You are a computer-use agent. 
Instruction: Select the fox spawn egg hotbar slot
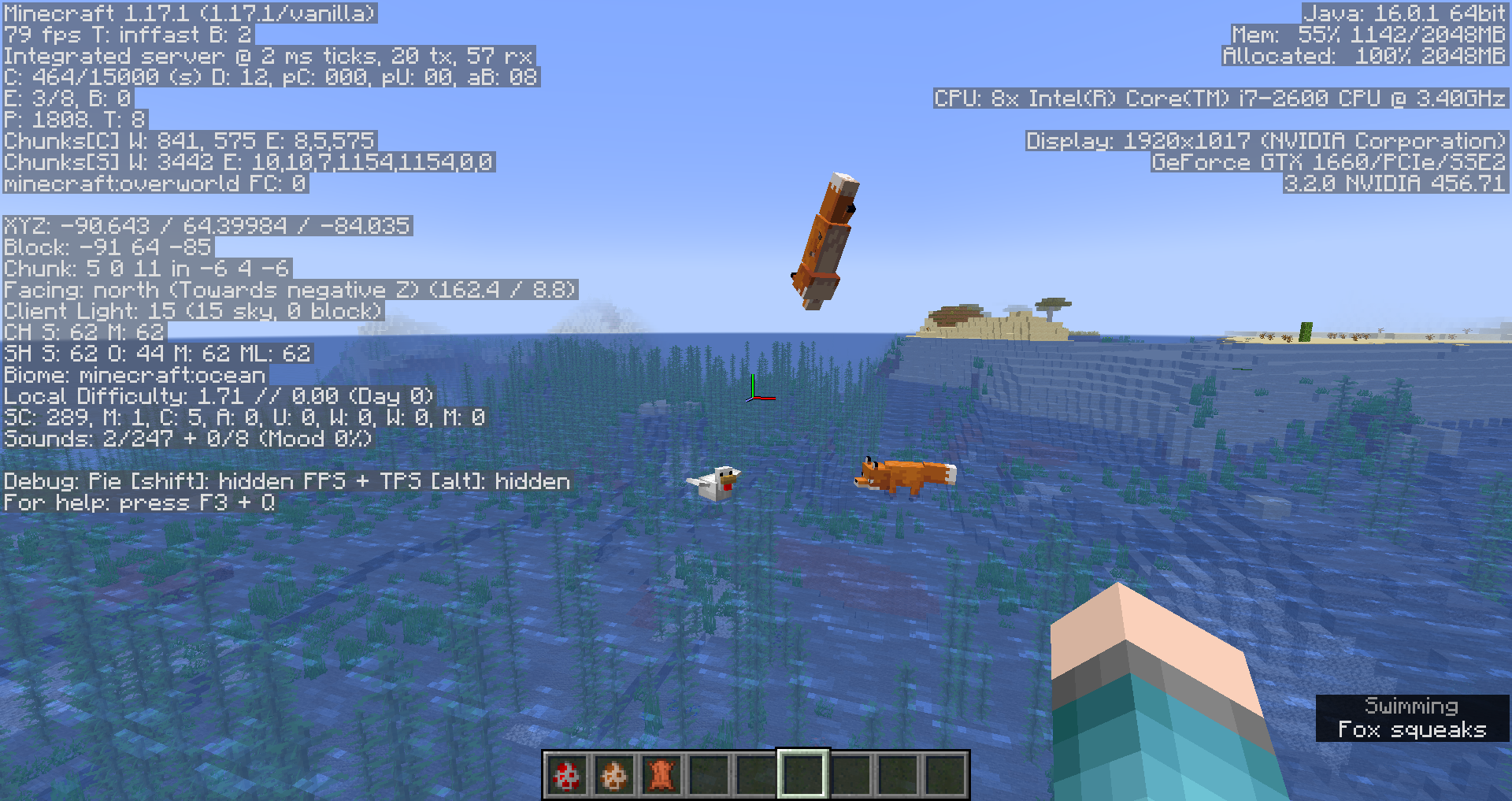[614, 775]
